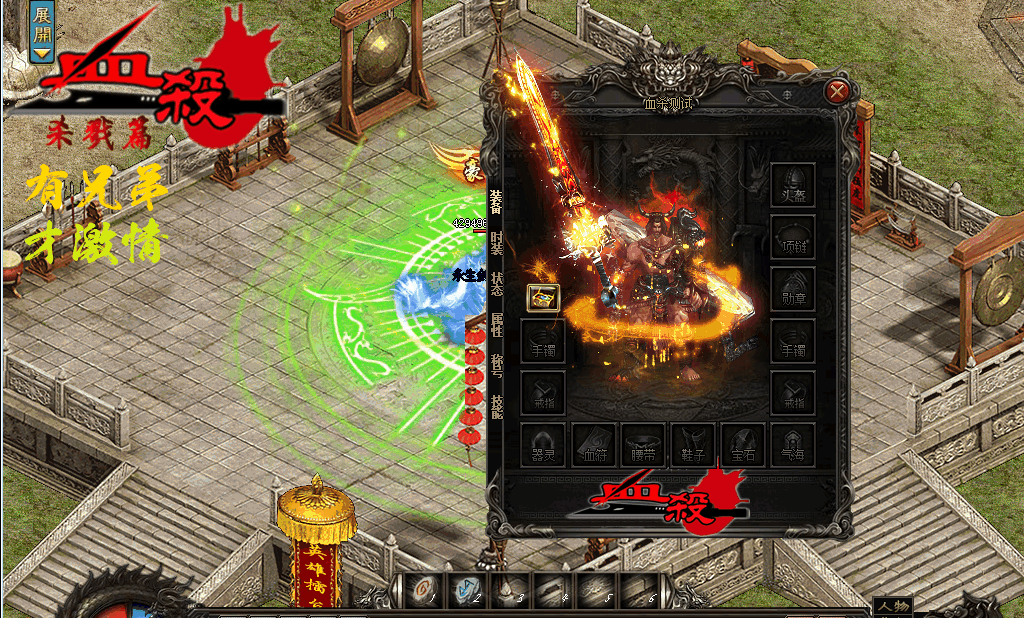Select the 腰带 belt slot
Image resolution: width=1024 pixels, height=618 pixels.
644,445
